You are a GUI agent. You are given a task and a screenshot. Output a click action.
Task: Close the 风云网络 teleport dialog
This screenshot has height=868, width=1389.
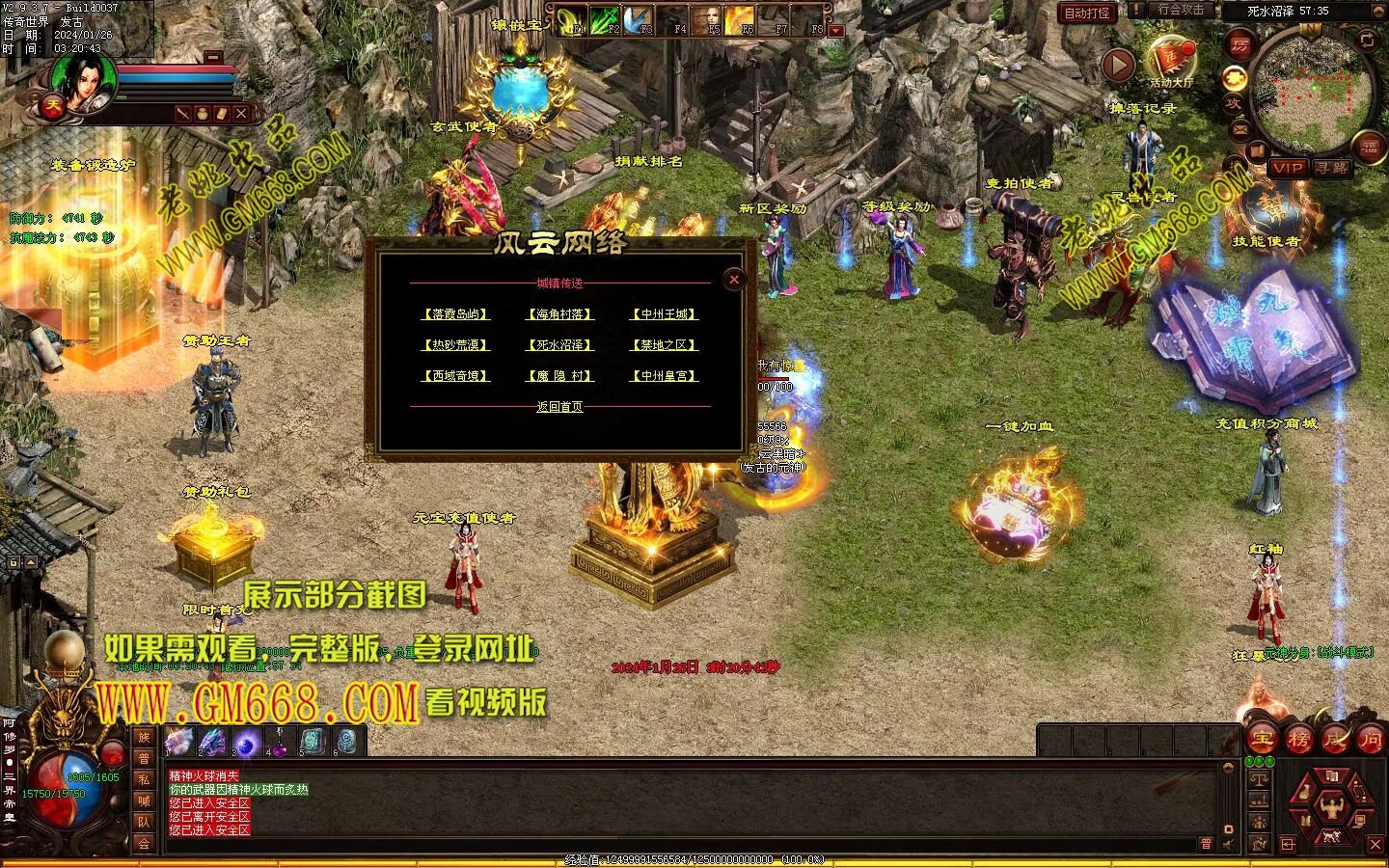pyautogui.click(x=734, y=280)
